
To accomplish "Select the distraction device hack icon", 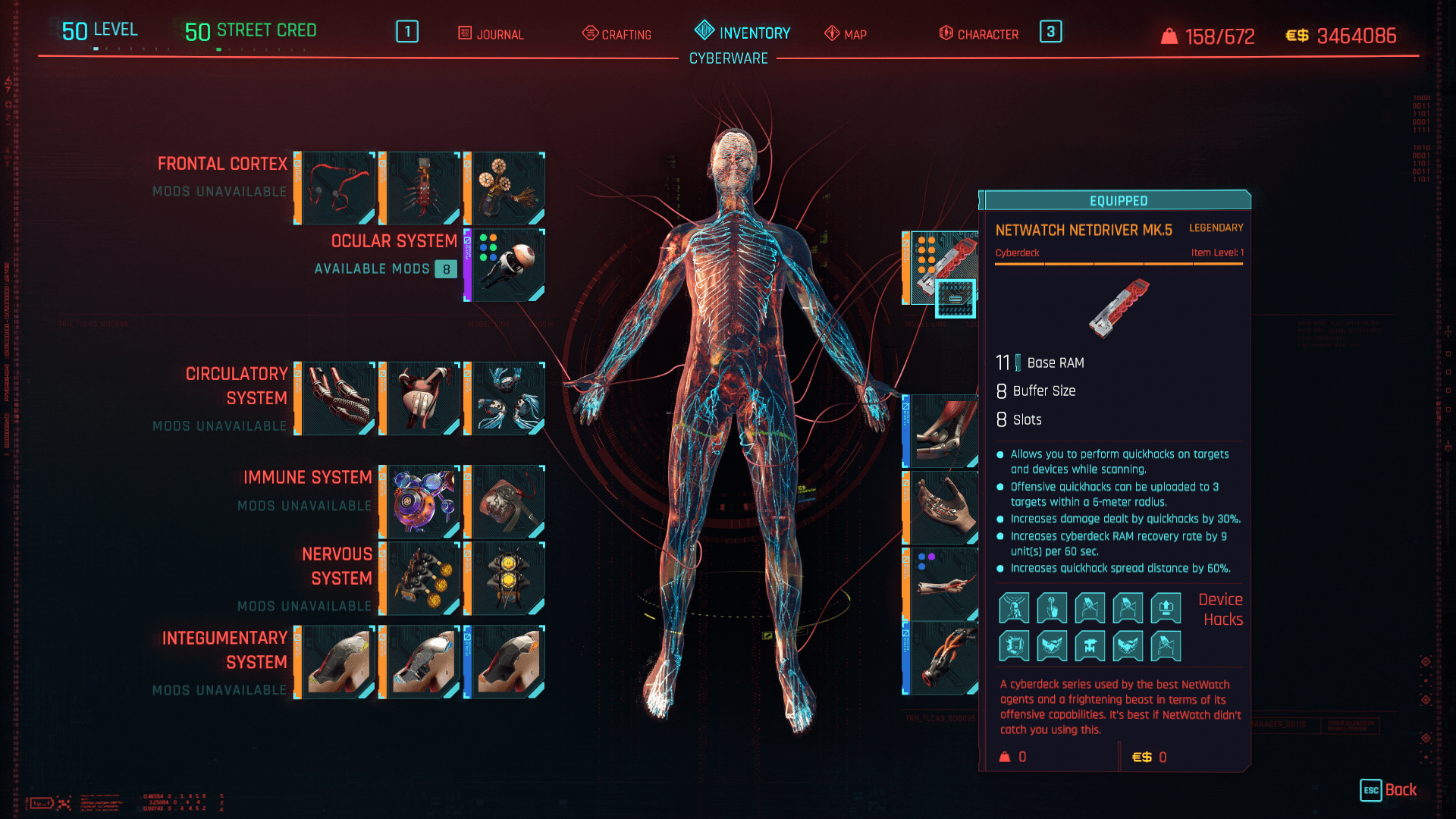I will coord(1015,607).
